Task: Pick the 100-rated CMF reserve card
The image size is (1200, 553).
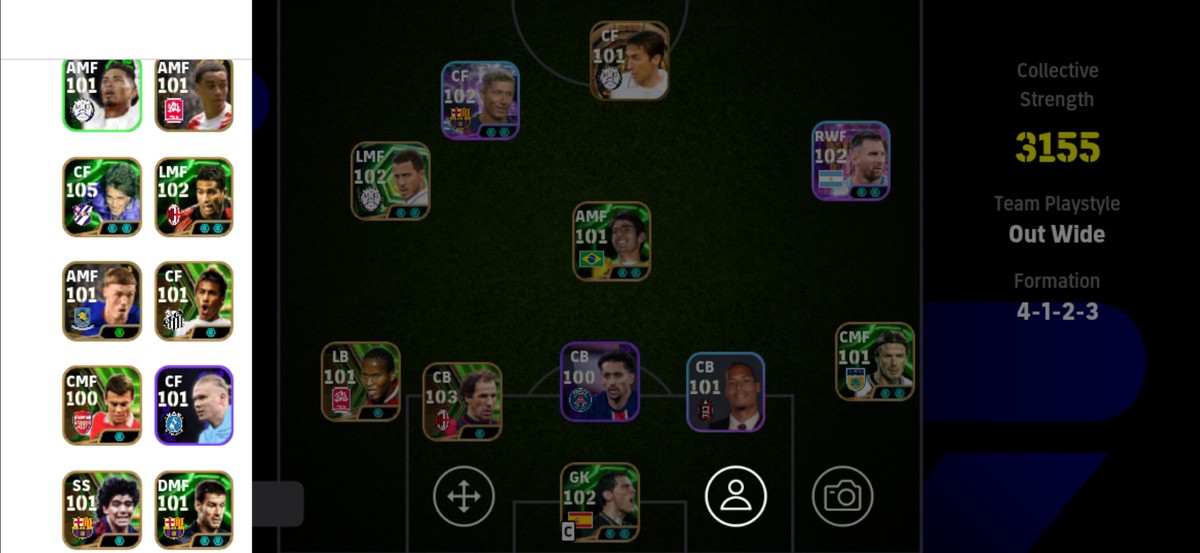Action: click(x=102, y=405)
